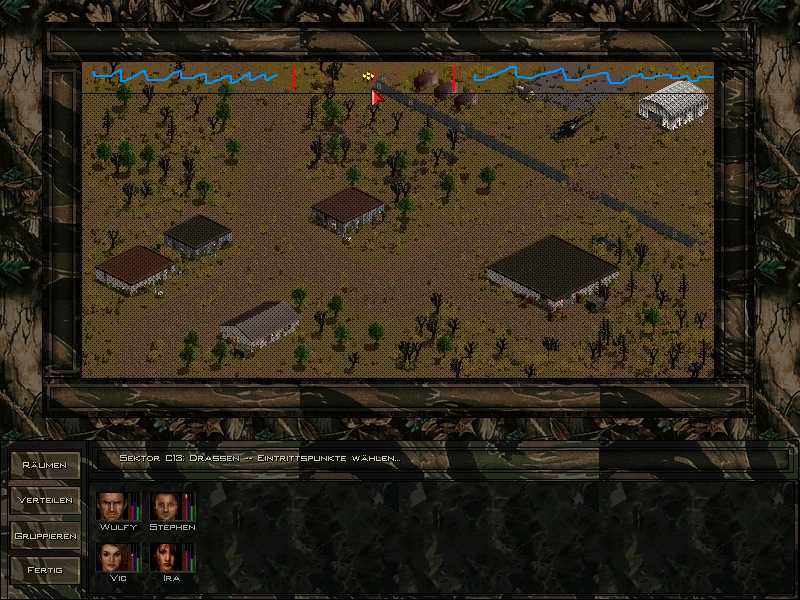Choose the Gruppieren button

[45, 535]
